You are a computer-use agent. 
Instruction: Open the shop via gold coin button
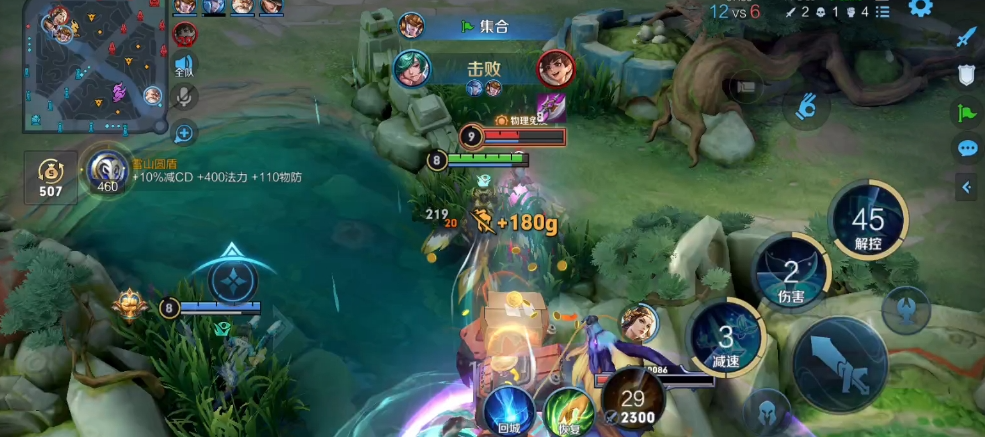51,177
